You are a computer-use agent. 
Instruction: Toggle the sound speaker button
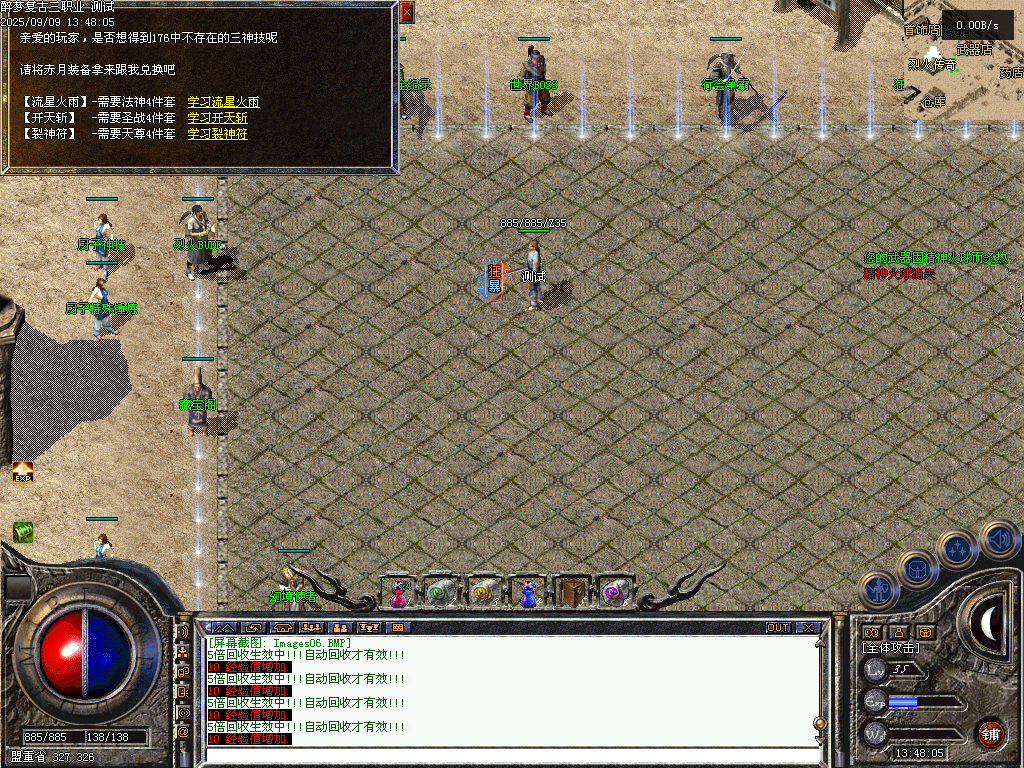pos(997,538)
